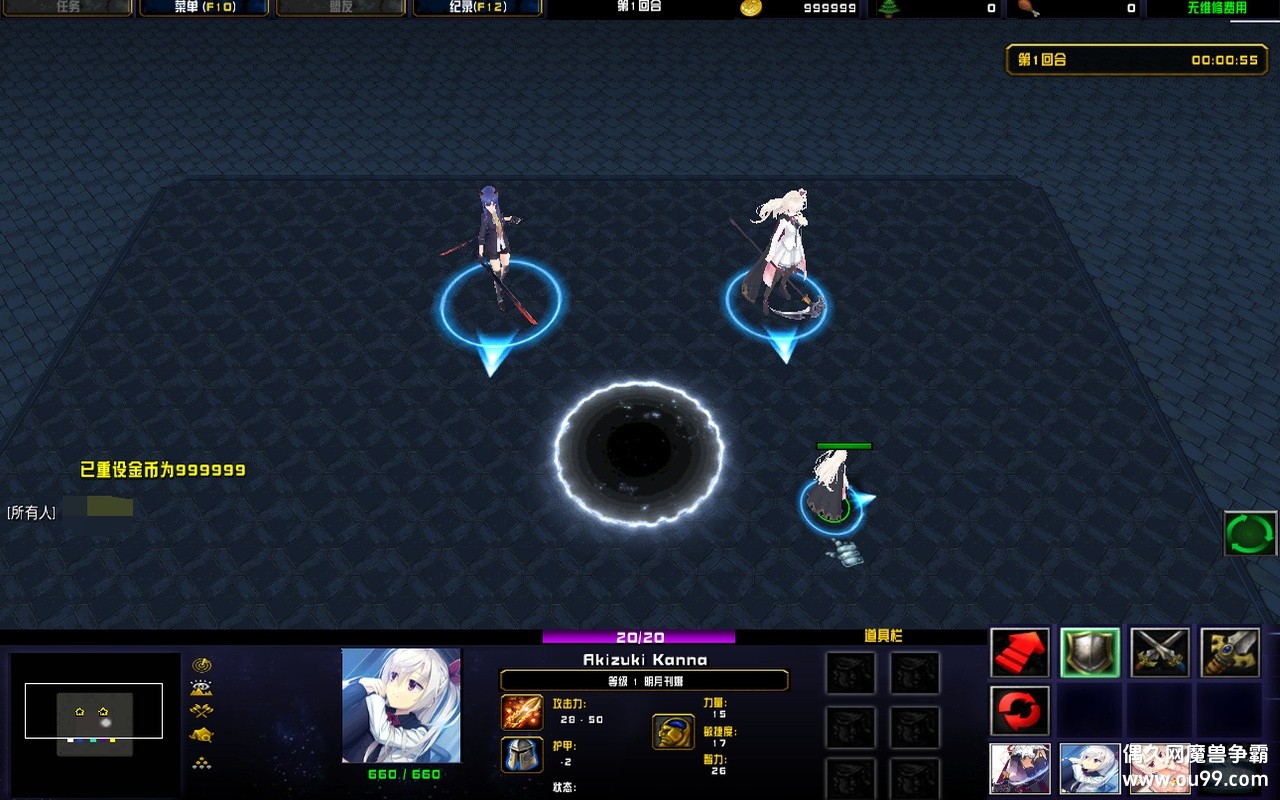Image resolution: width=1280 pixels, height=800 pixels.
Task: Click the red arrow attribute upgrade ability
Action: click(x=1018, y=654)
